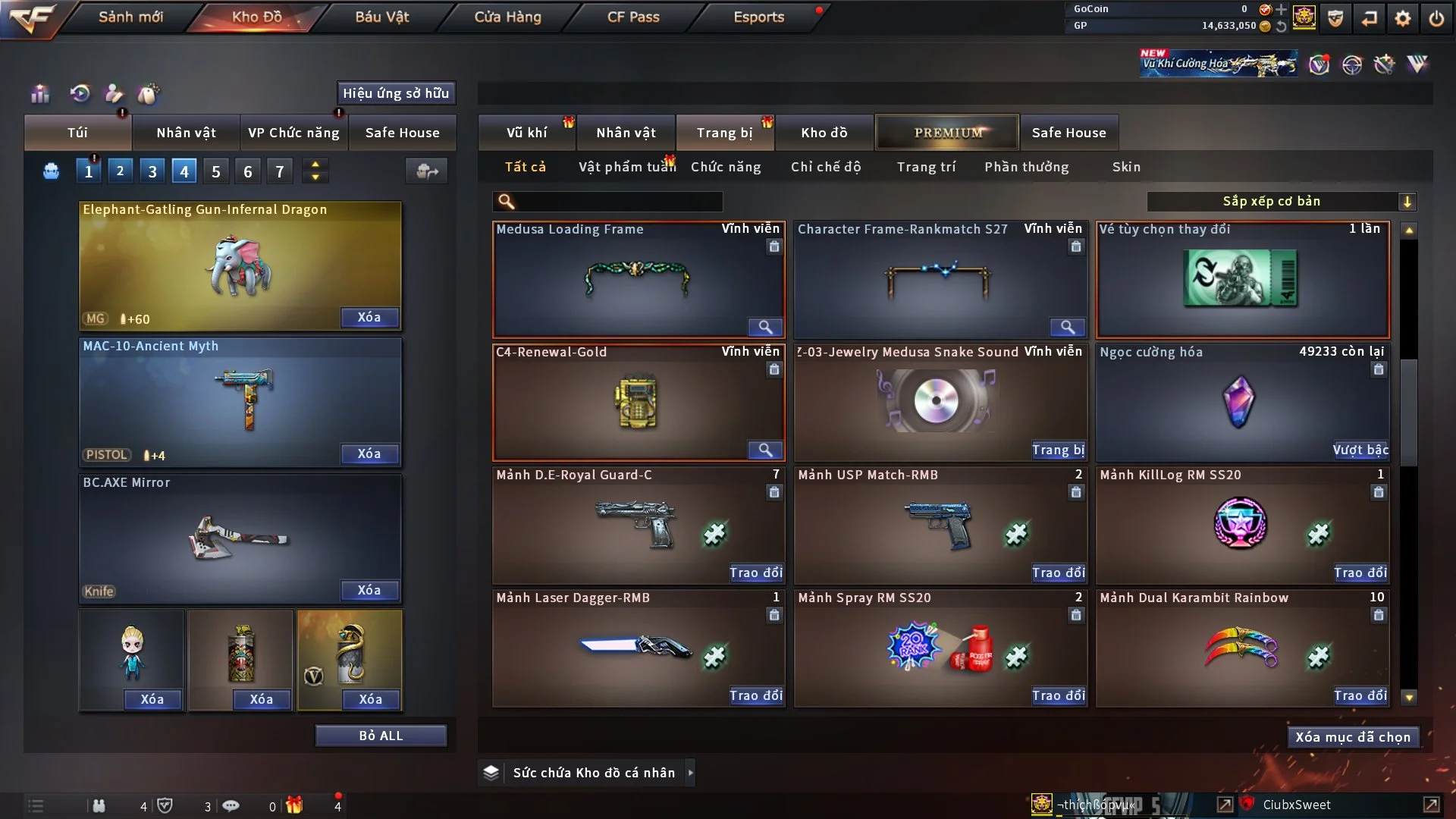Open the settings gear icon
The height and width of the screenshot is (819, 1456).
(1402, 18)
